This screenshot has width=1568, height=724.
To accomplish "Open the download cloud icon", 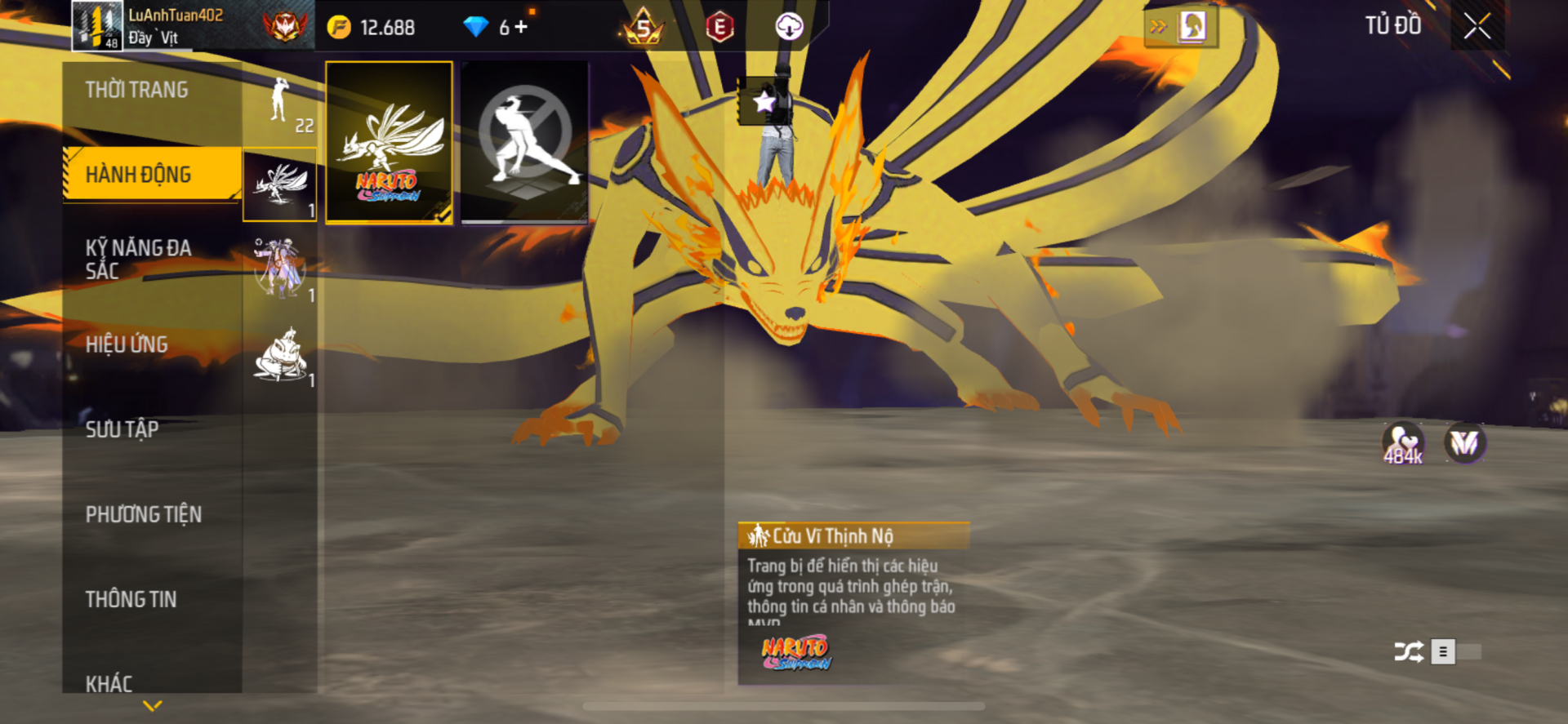I will [x=789, y=27].
